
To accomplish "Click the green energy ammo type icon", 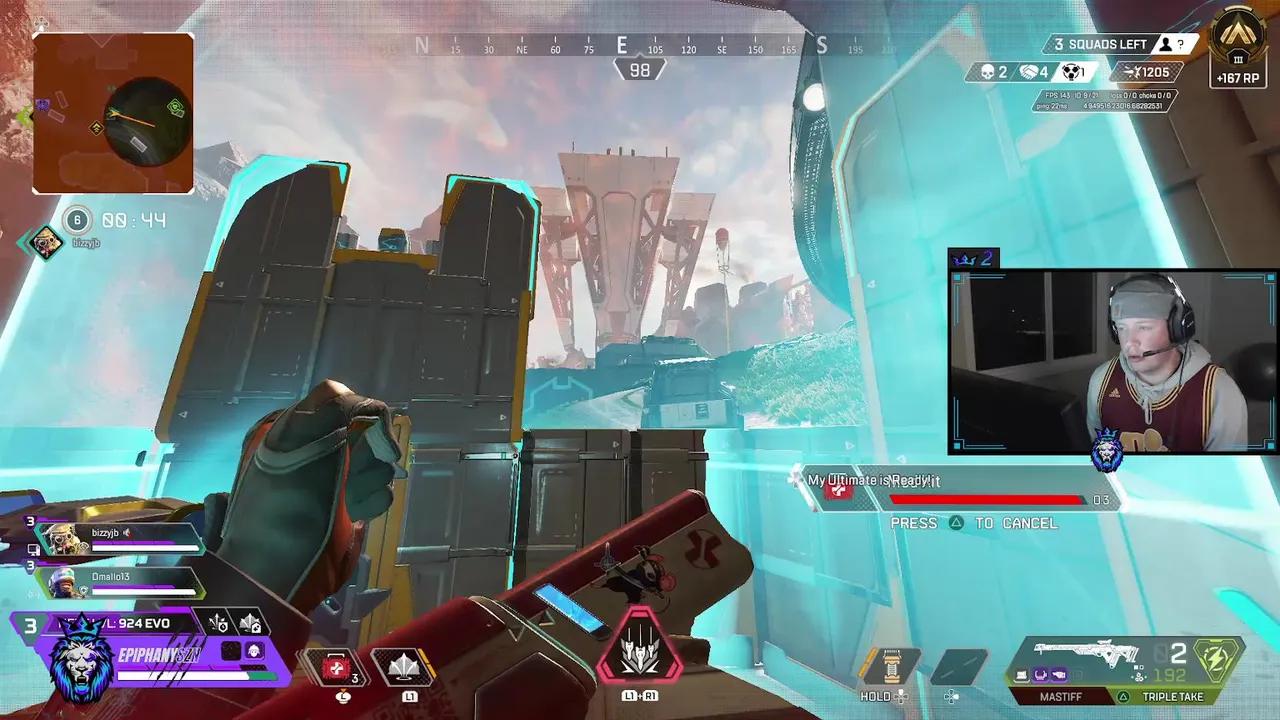I will [x=1219, y=661].
